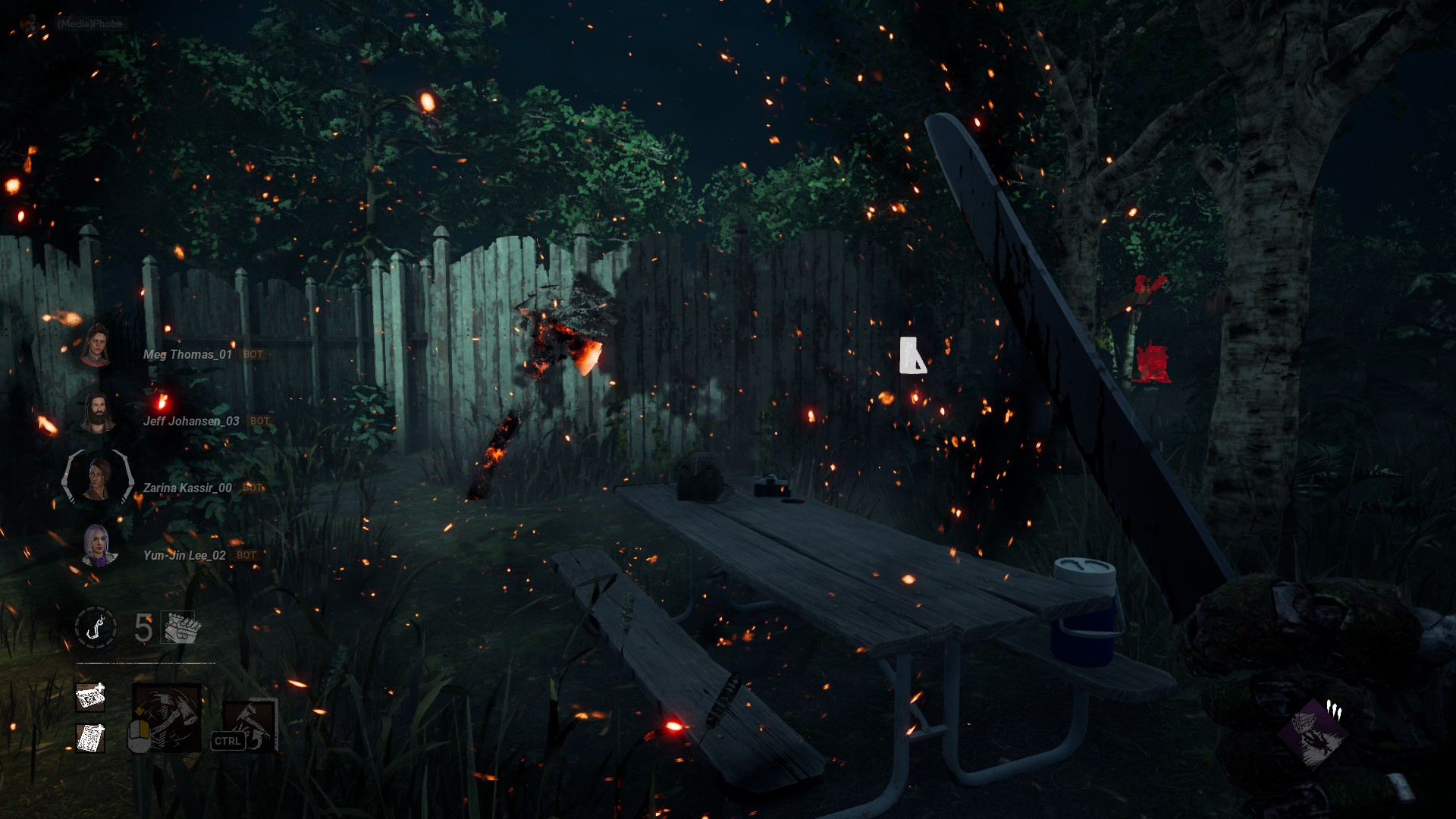The height and width of the screenshot is (819, 1456).
Task: Activate the large hammer power icon
Action: coord(168,718)
